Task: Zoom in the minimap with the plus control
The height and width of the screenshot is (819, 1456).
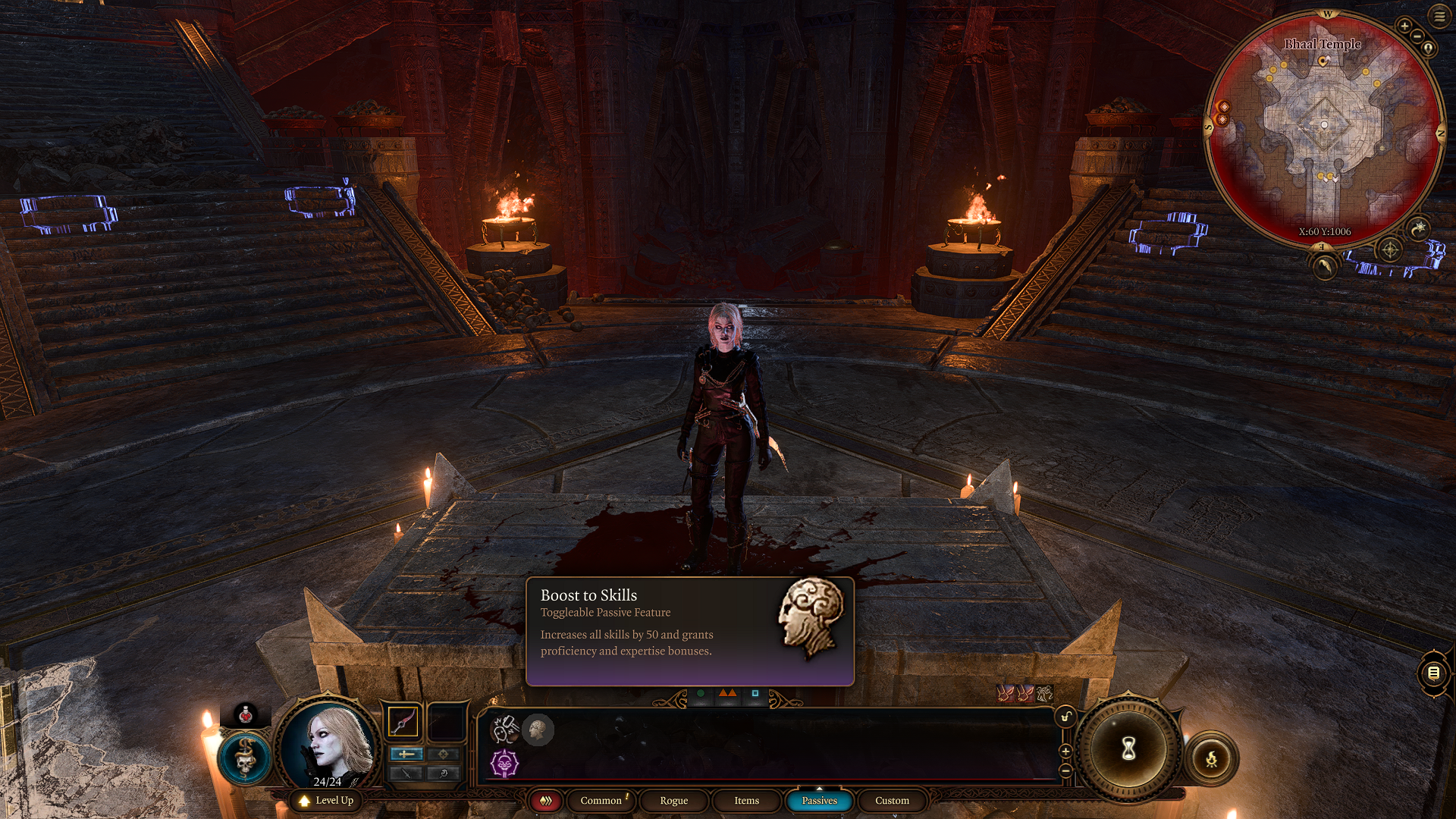Action: click(x=1404, y=26)
